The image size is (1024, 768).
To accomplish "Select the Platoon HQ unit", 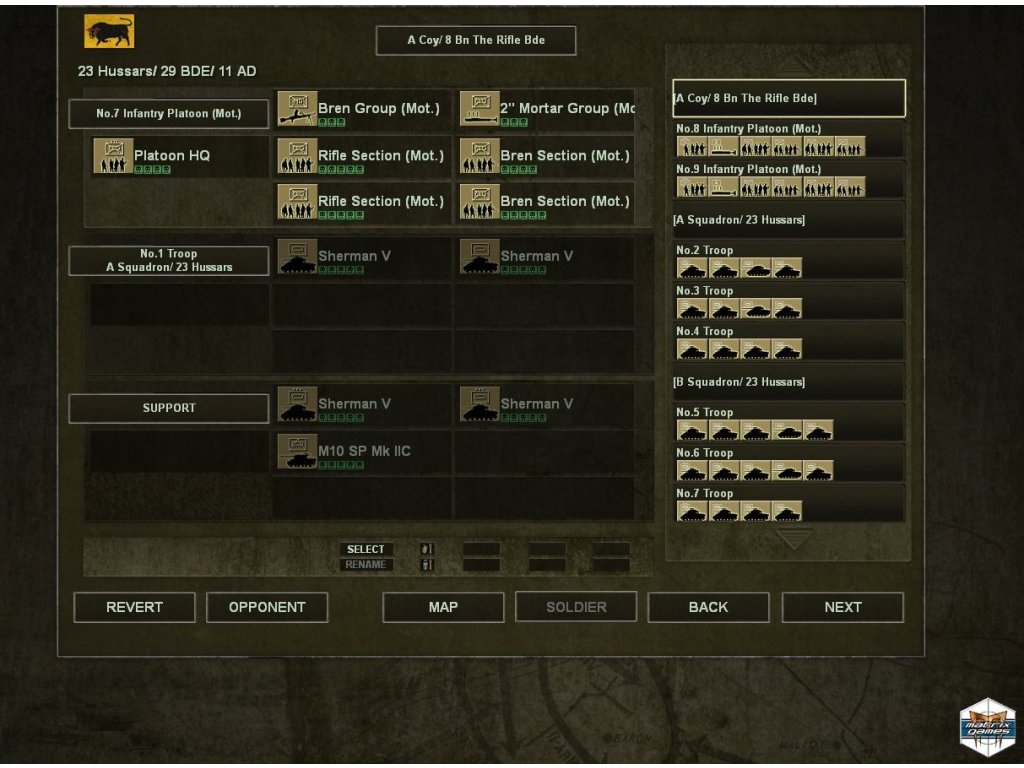I will point(170,156).
